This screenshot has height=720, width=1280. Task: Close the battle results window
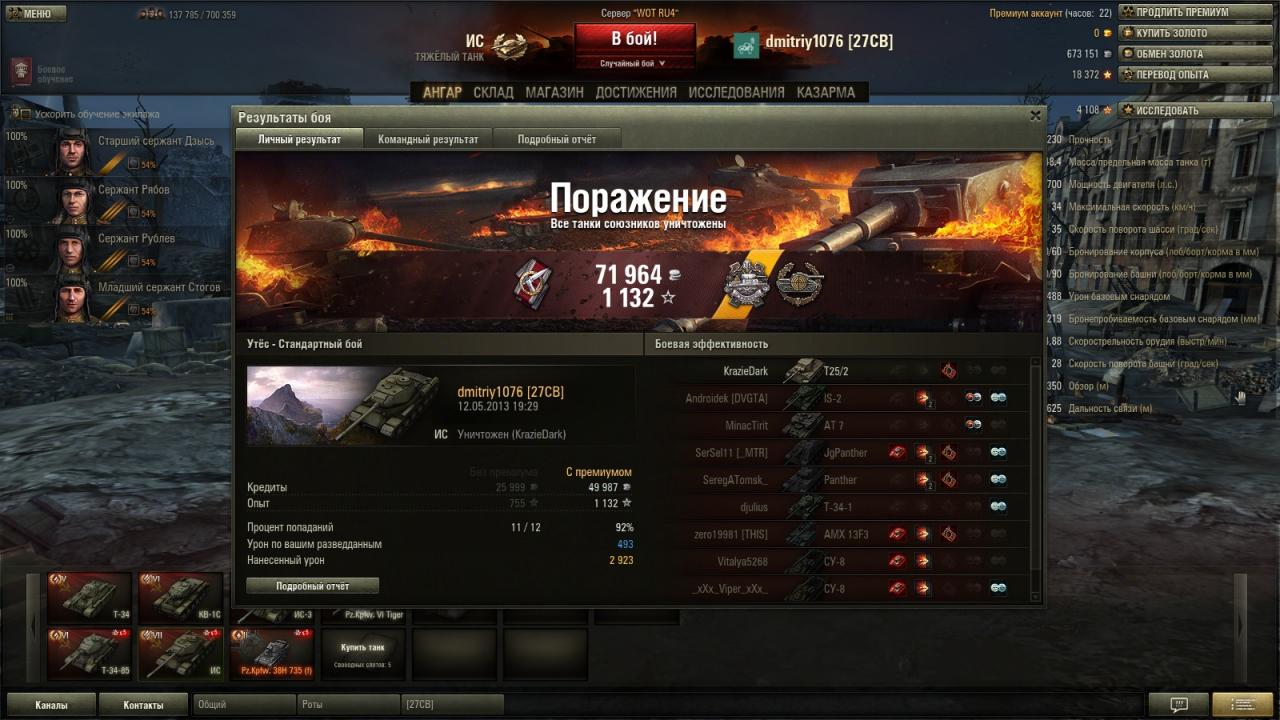click(x=1035, y=116)
